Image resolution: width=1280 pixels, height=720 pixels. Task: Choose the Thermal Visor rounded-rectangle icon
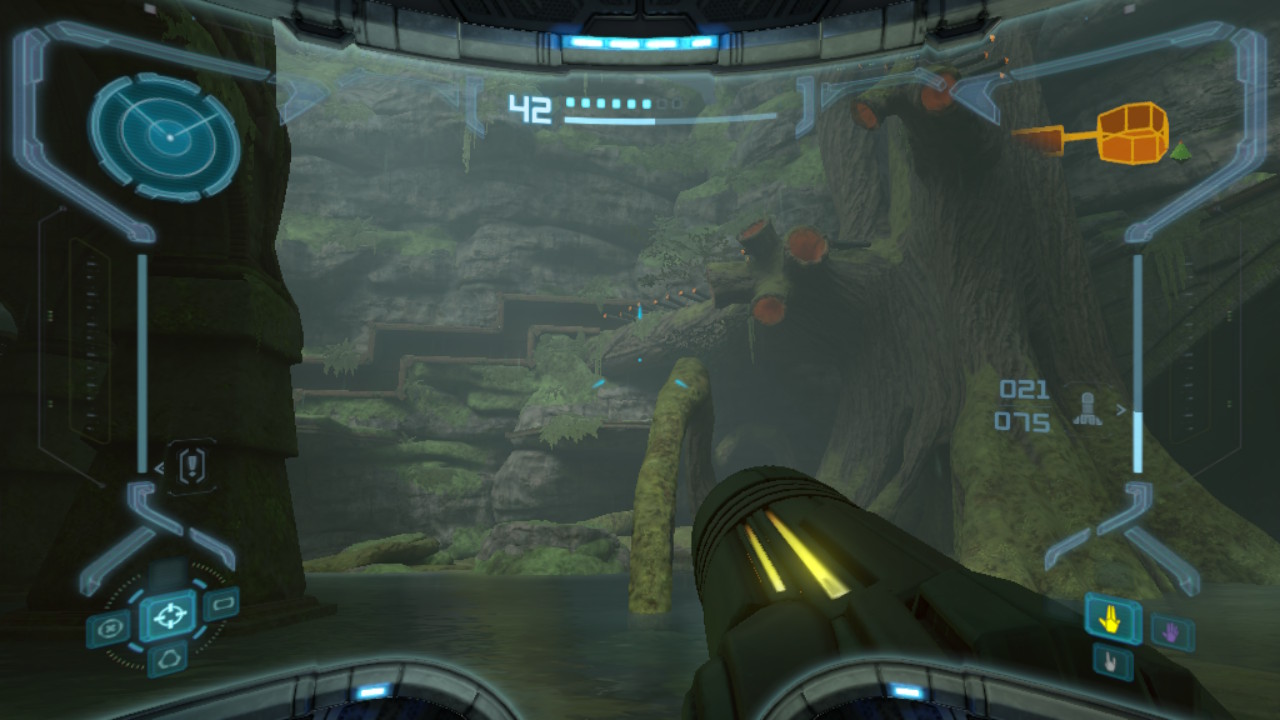[x=221, y=603]
